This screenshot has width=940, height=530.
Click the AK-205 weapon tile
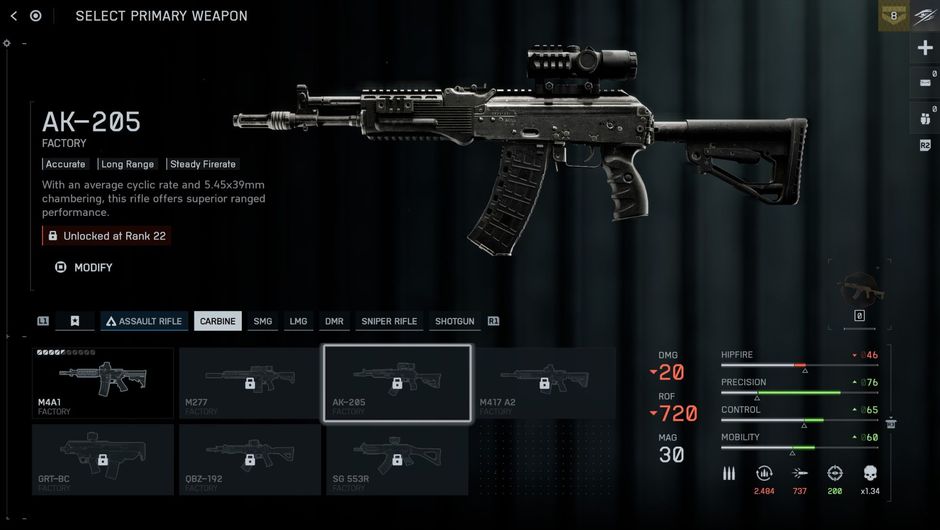(397, 383)
